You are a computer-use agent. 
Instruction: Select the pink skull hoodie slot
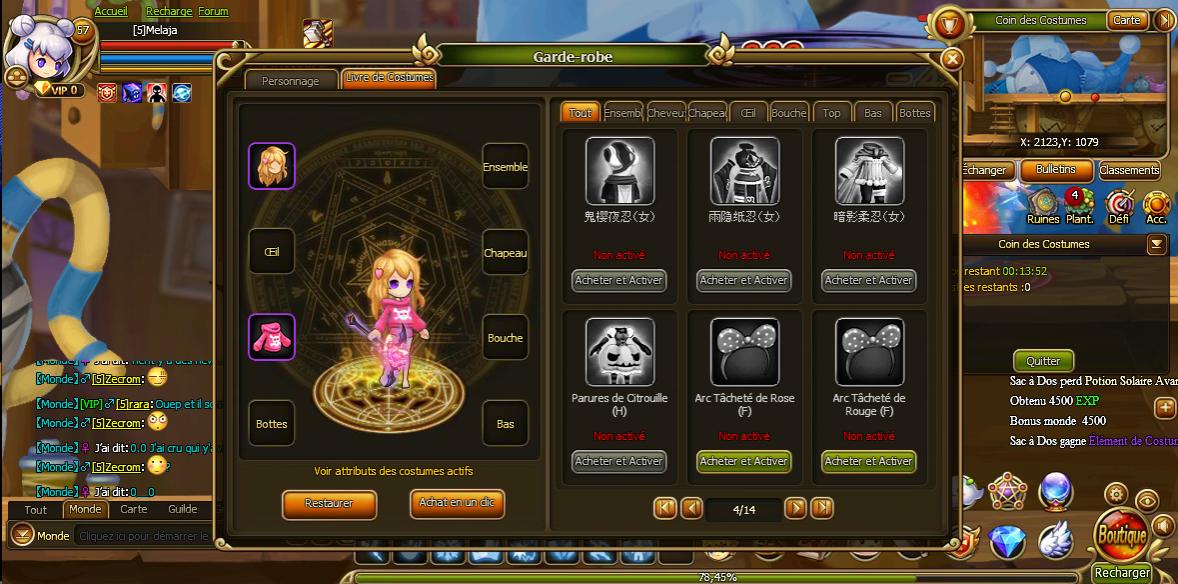click(x=271, y=337)
